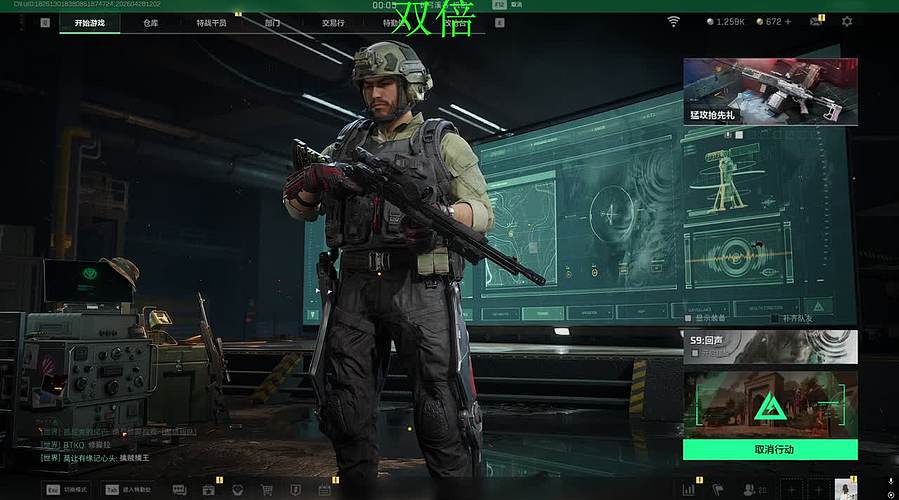The height and width of the screenshot is (500, 899).
Task: Open the shopping cart icon
Action: click(x=267, y=490)
